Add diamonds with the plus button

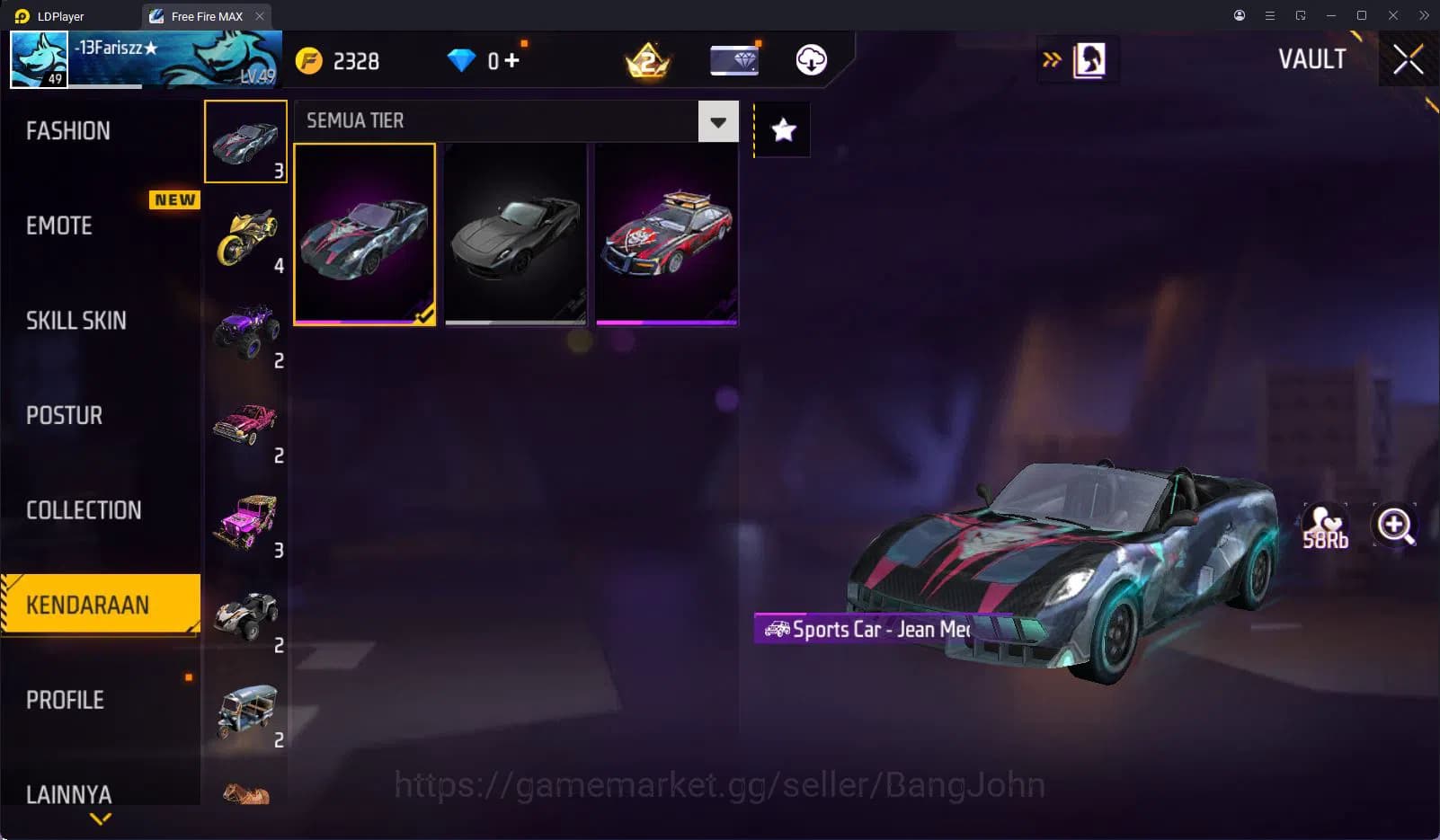[511, 61]
